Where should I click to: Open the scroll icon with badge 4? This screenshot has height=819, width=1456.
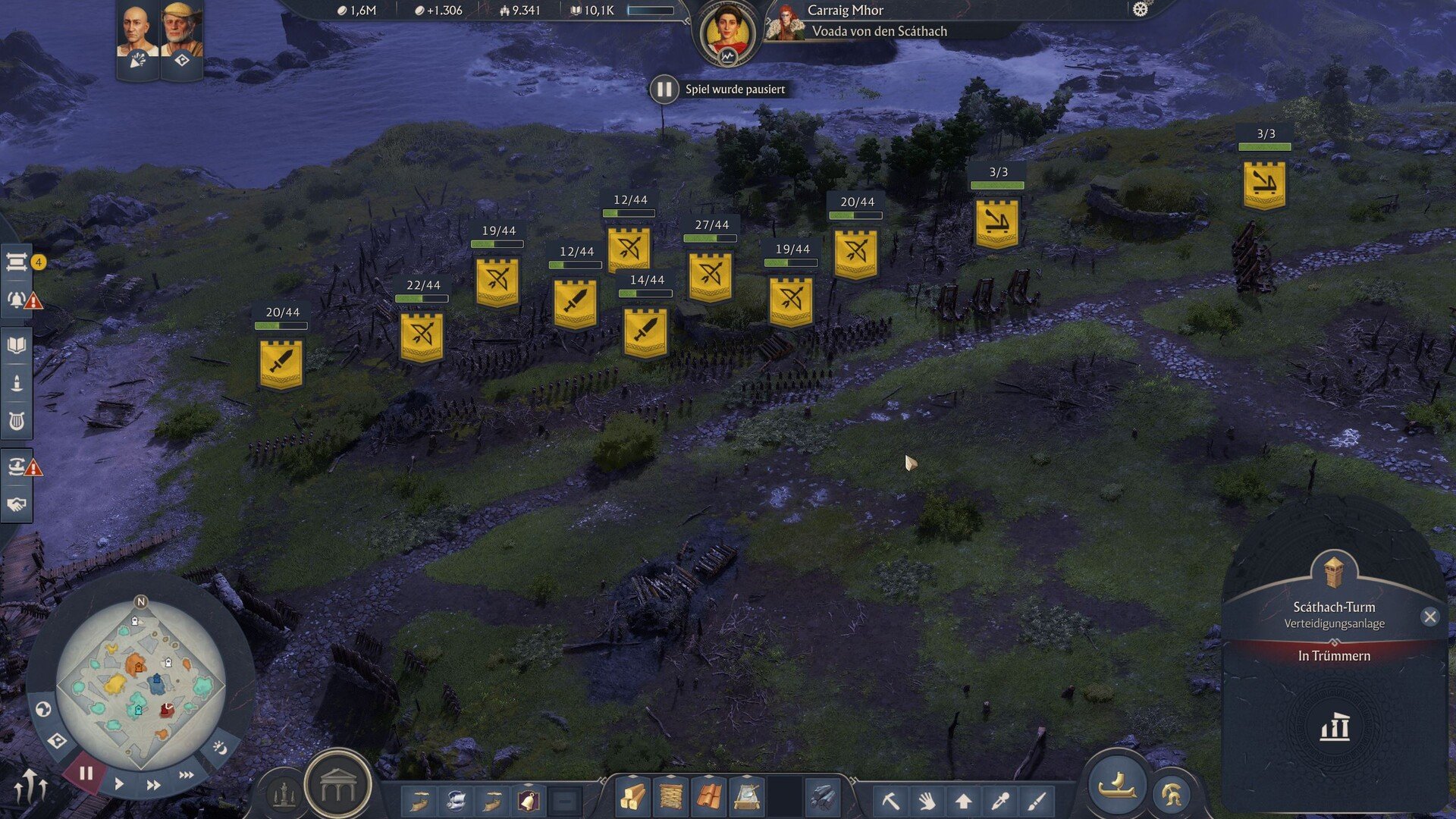(x=17, y=262)
